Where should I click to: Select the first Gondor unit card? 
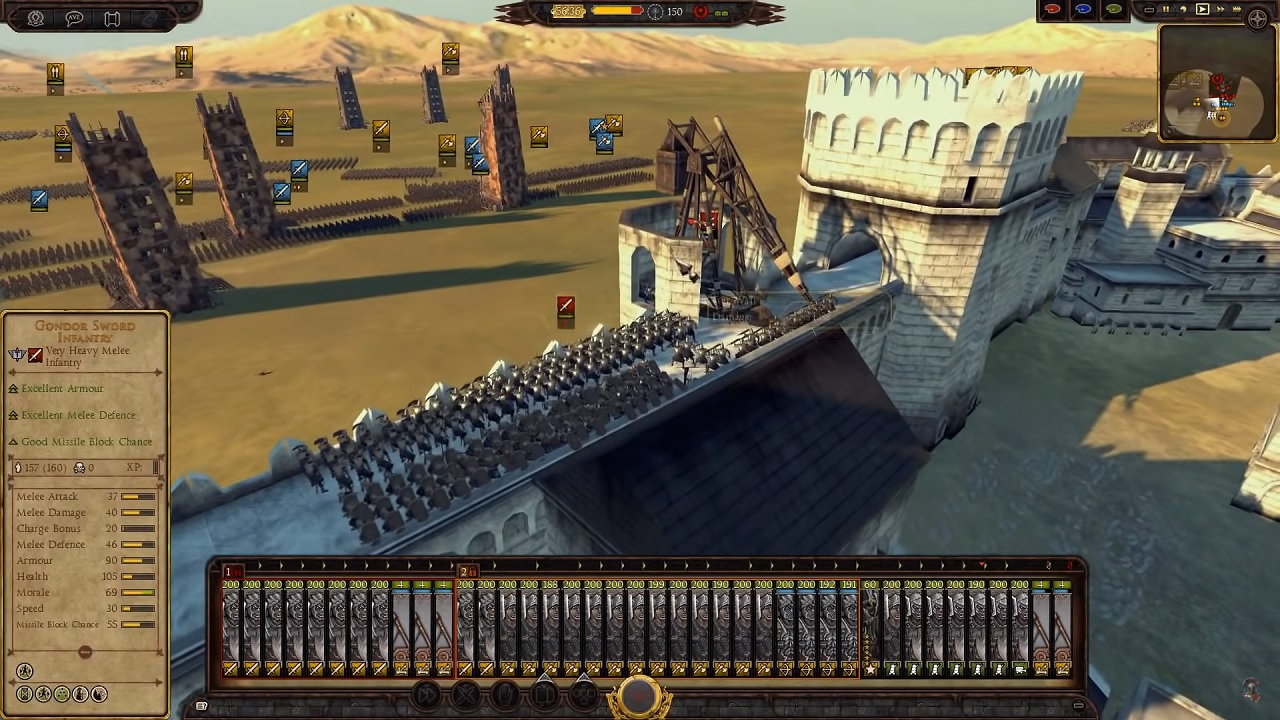point(232,625)
